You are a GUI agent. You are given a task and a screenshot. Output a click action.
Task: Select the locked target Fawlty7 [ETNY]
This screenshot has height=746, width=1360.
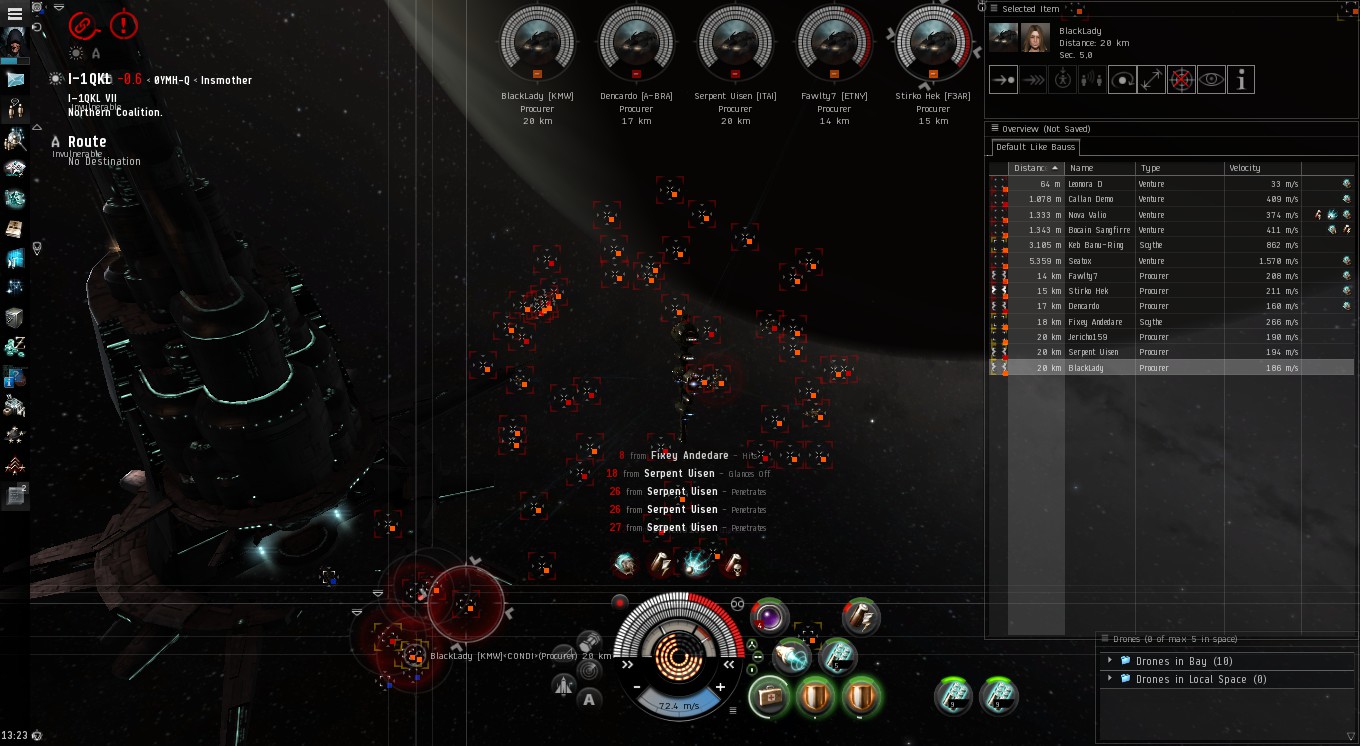pos(834,43)
